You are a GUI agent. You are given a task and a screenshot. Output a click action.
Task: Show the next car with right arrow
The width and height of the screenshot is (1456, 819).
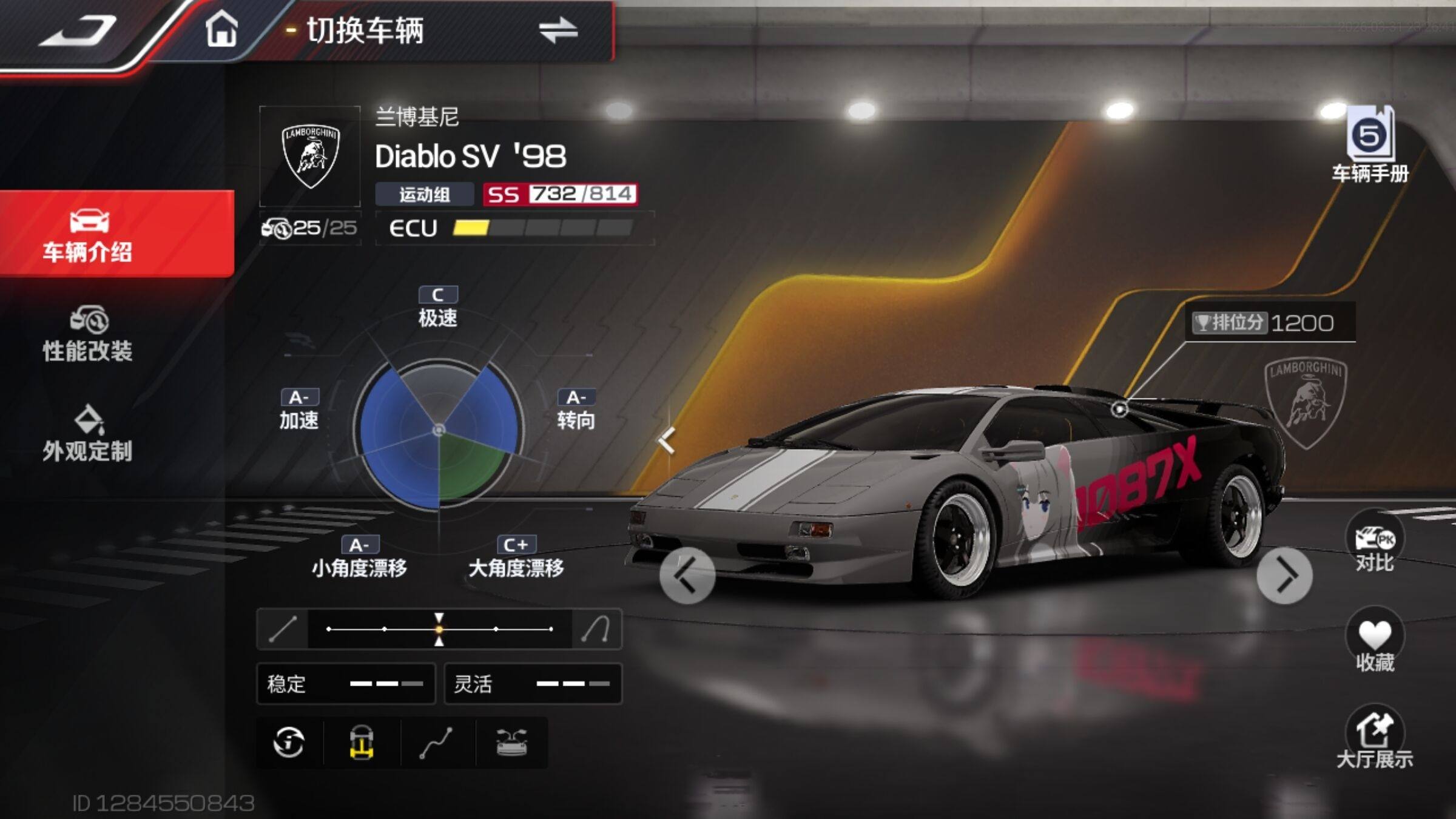coord(1284,576)
